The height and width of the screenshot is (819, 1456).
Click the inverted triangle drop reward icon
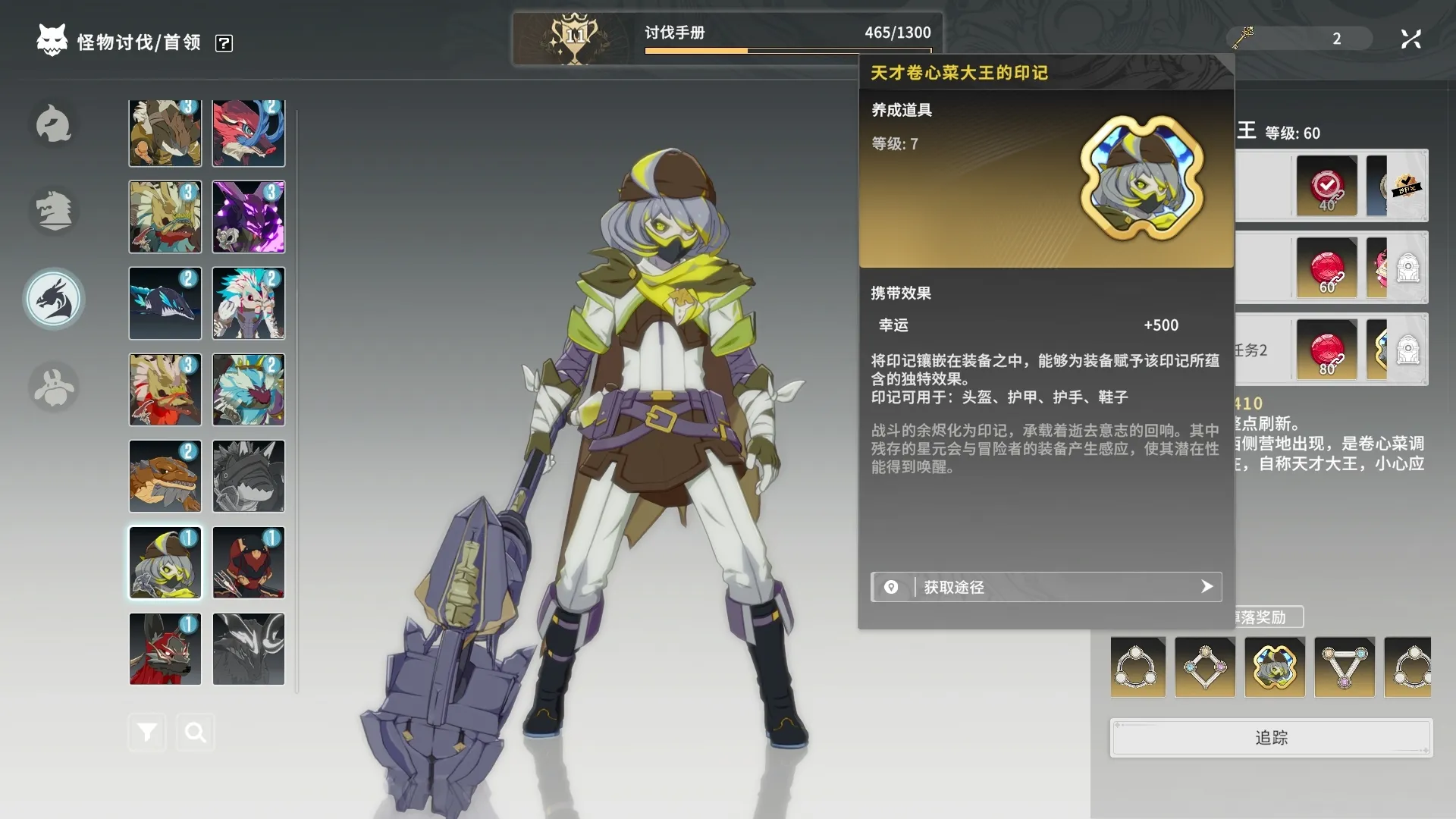click(x=1345, y=667)
